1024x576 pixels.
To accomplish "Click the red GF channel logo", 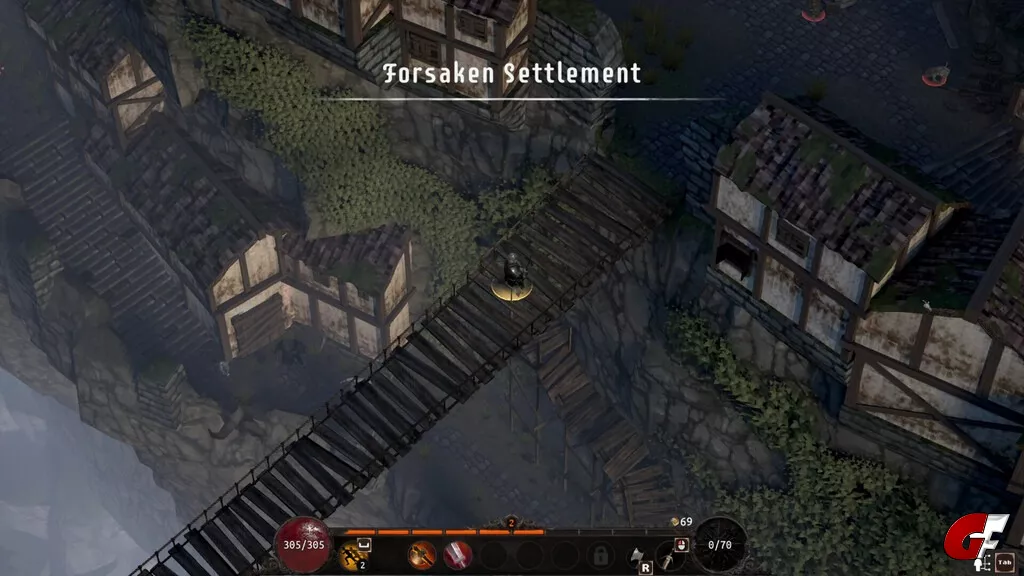I will click(964, 541).
